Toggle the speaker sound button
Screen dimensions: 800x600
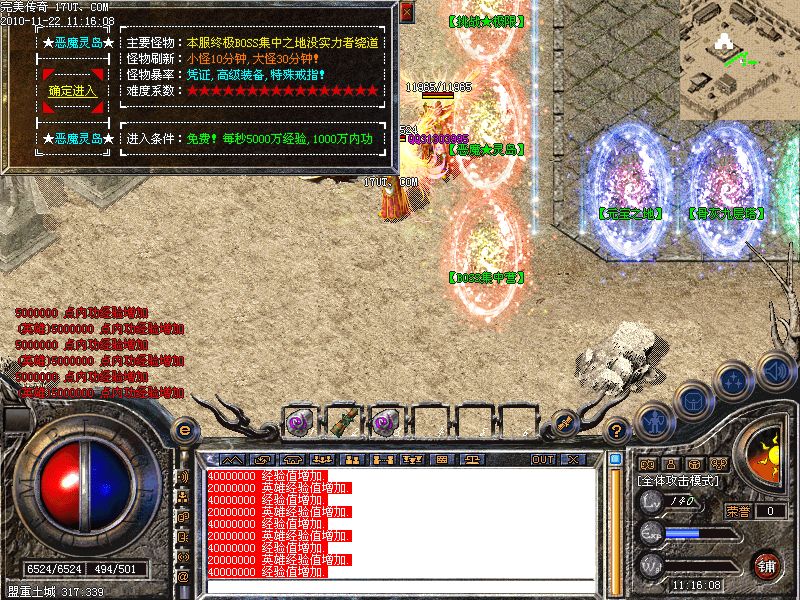click(775, 370)
